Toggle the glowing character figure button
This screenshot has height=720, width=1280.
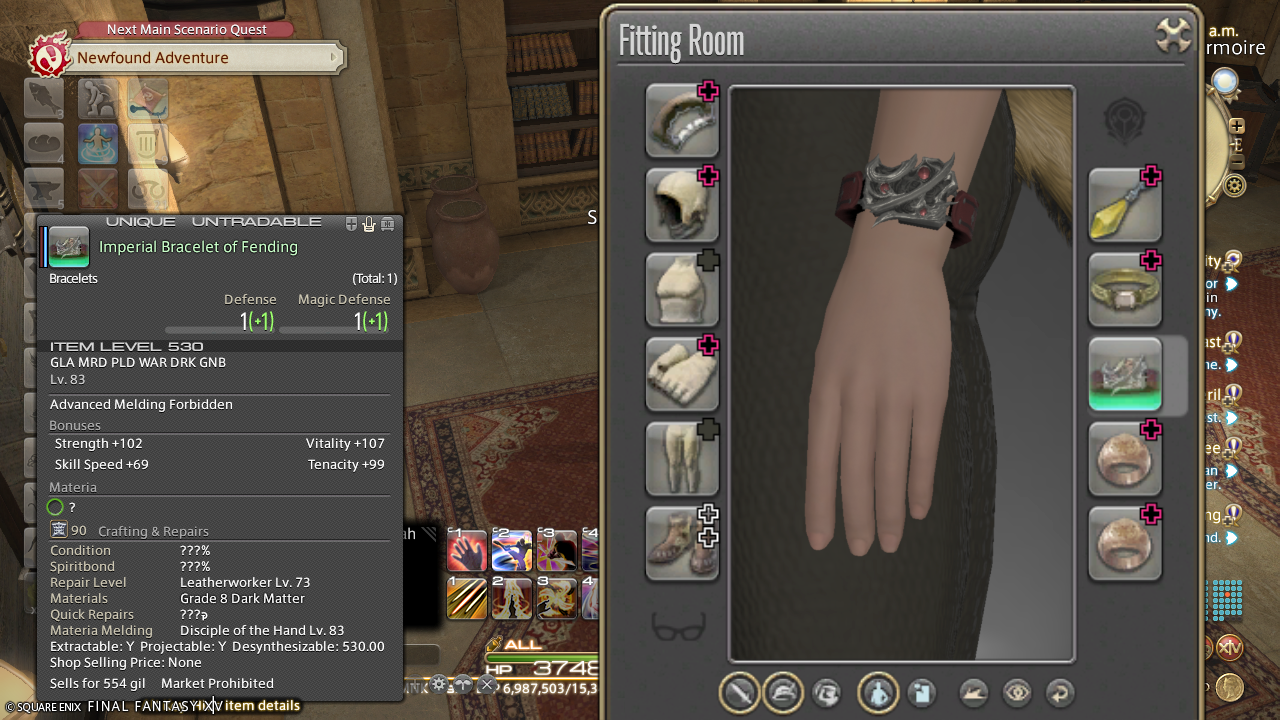click(877, 693)
